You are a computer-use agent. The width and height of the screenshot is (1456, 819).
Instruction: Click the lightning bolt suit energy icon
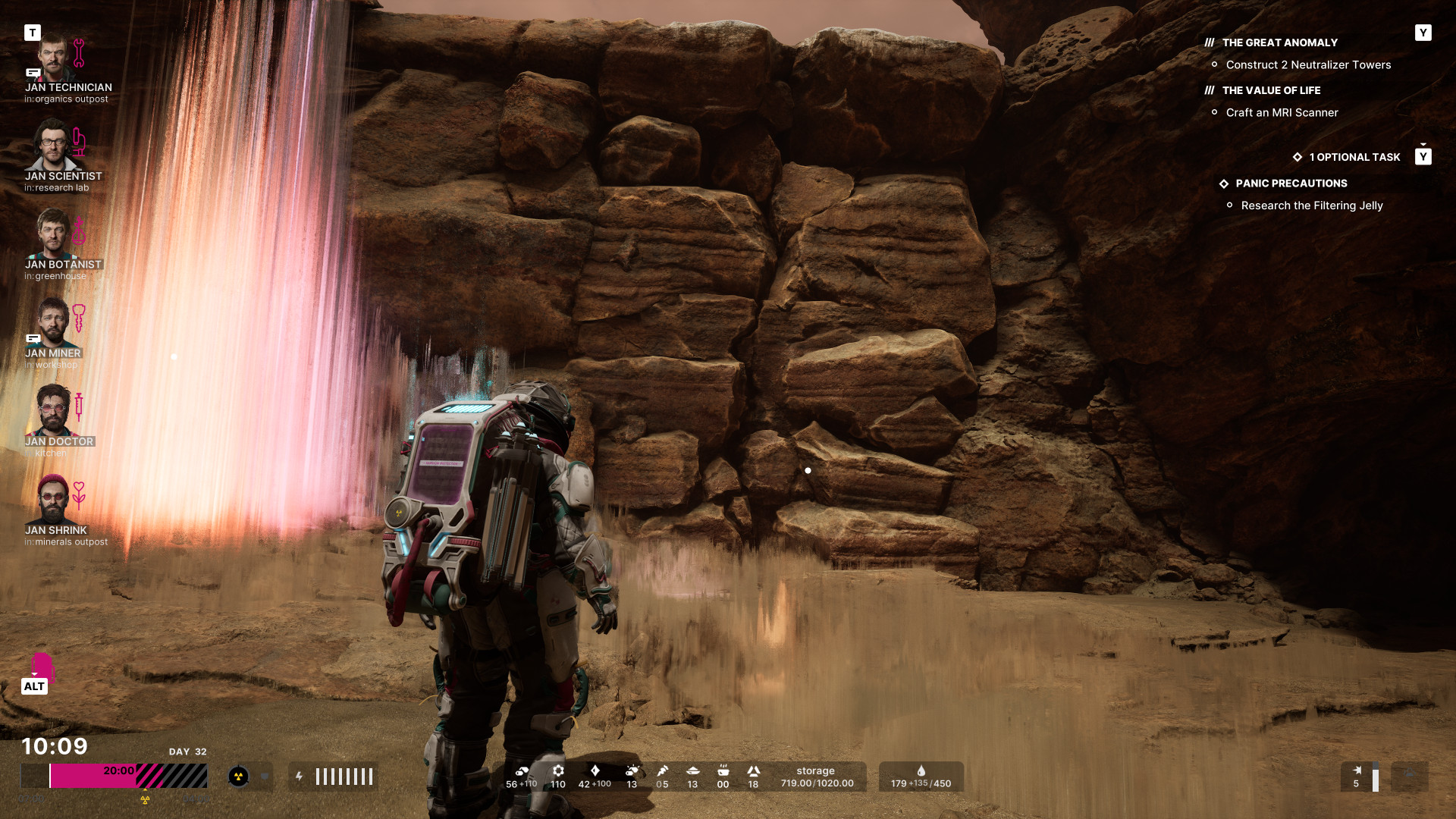point(300,777)
